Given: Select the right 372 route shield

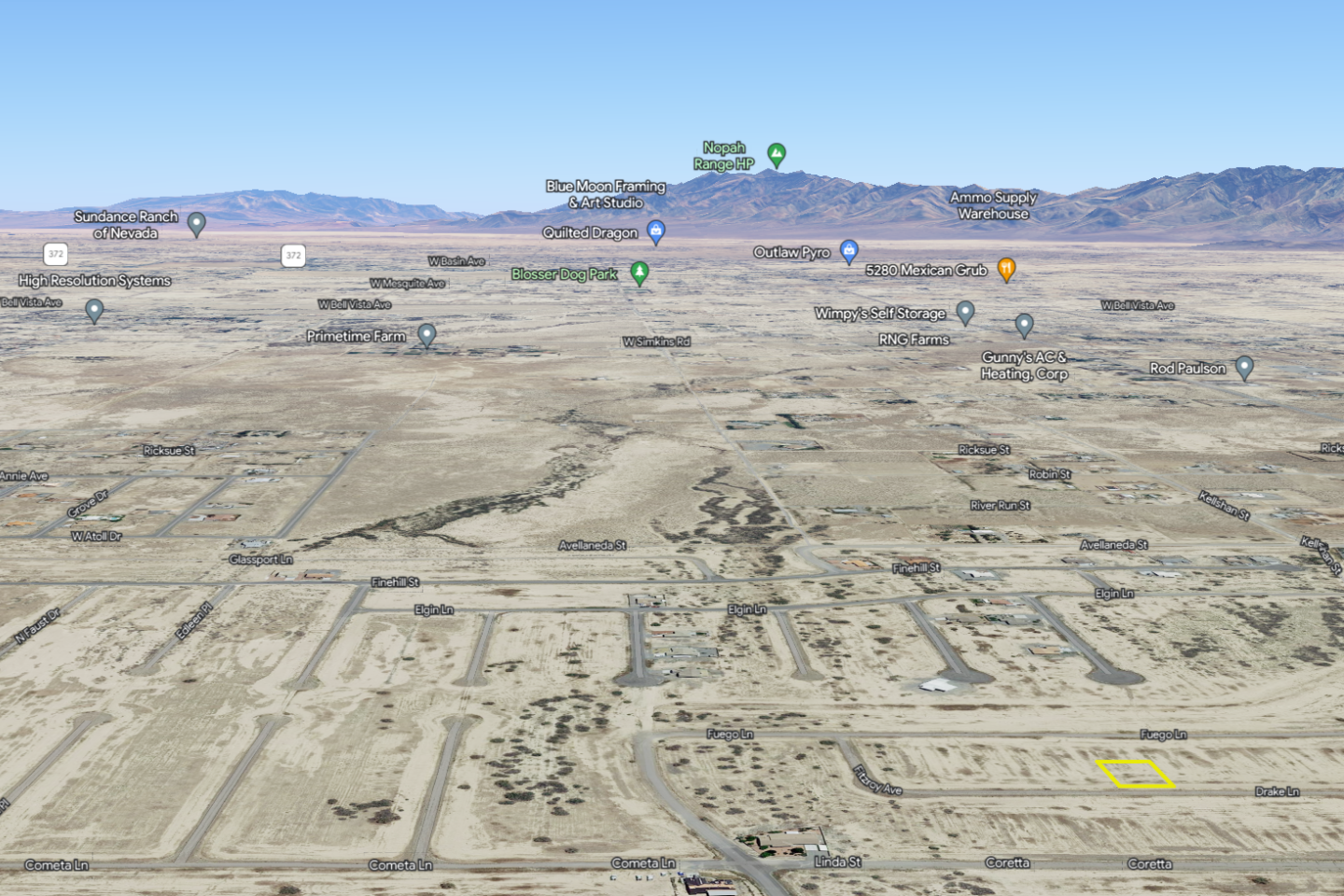Looking at the screenshot, I should pos(293,253).
